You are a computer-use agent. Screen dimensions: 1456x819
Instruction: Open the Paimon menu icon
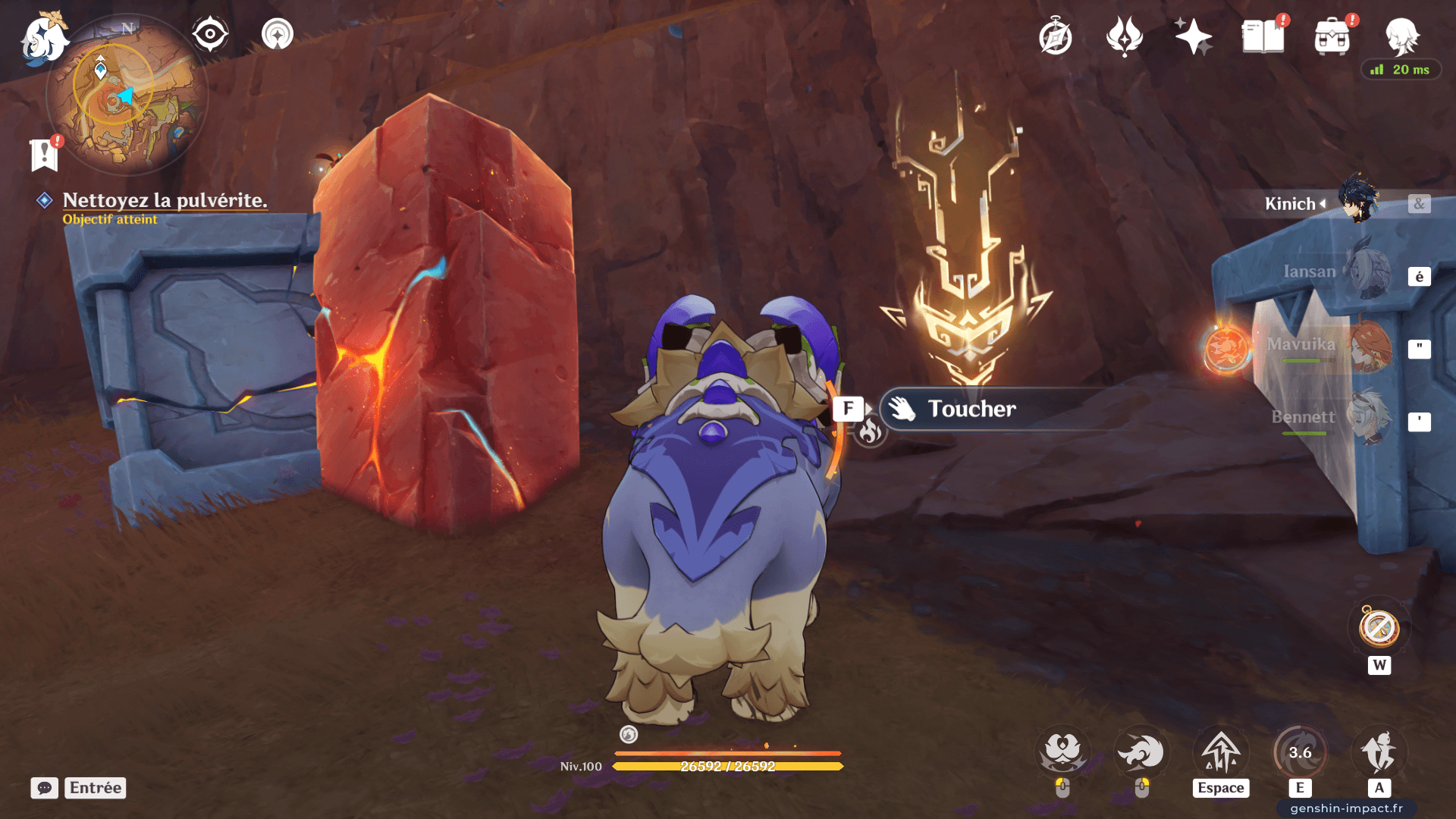[44, 38]
